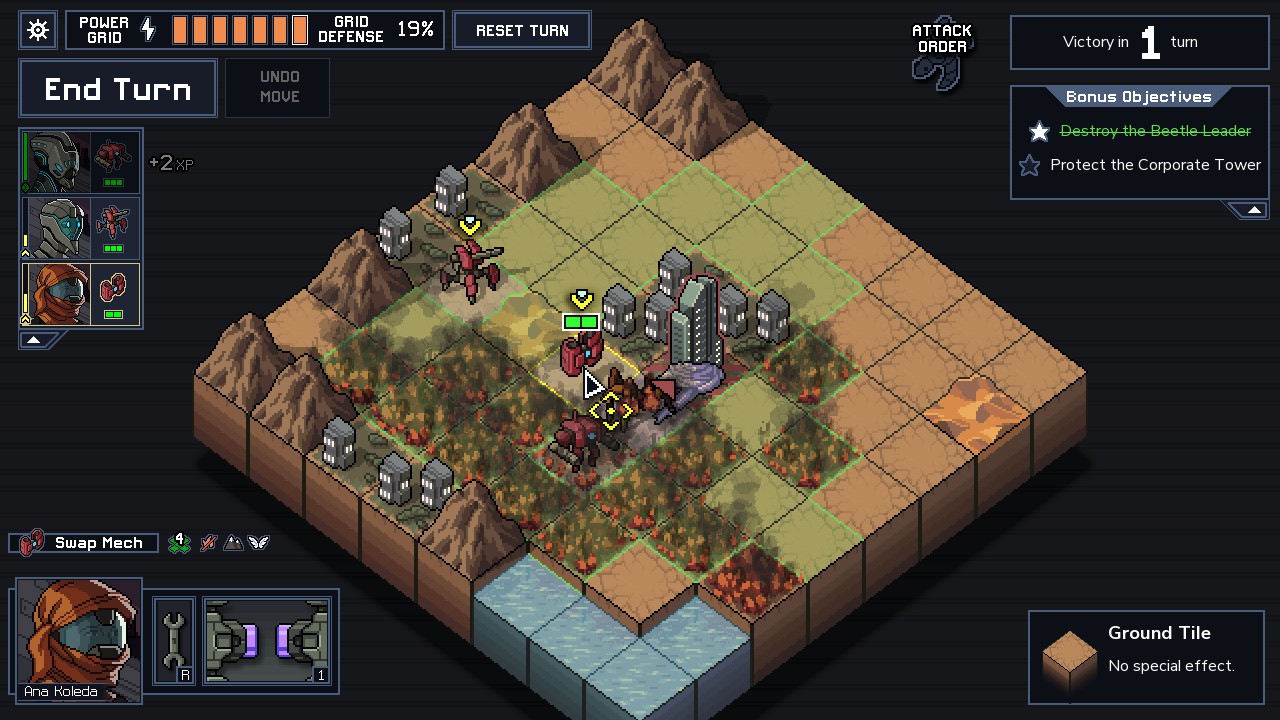Collapse the Bonus Objectives panel
Screen dimensions: 1280x720
coord(1253,210)
